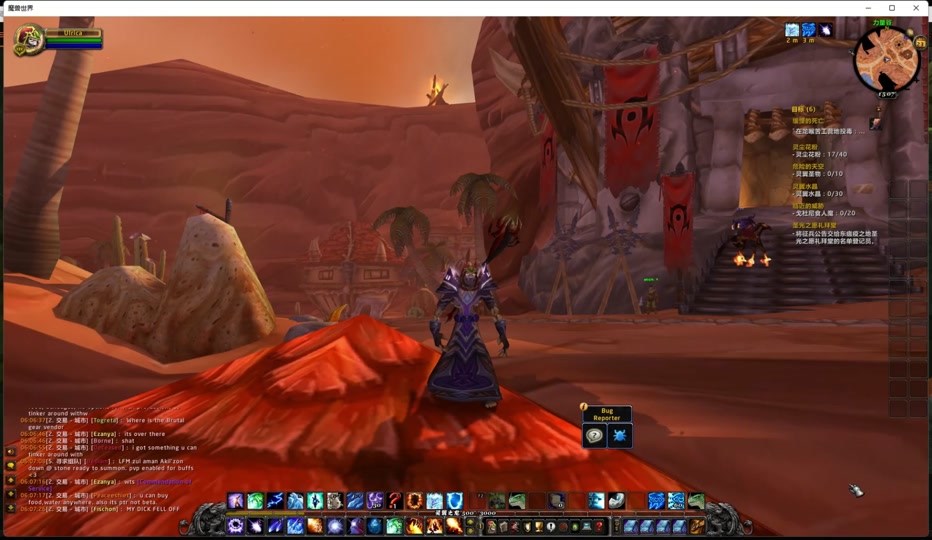This screenshot has height=540, width=932.
Task: Open the red question mark help micro button
Action: click(x=599, y=526)
